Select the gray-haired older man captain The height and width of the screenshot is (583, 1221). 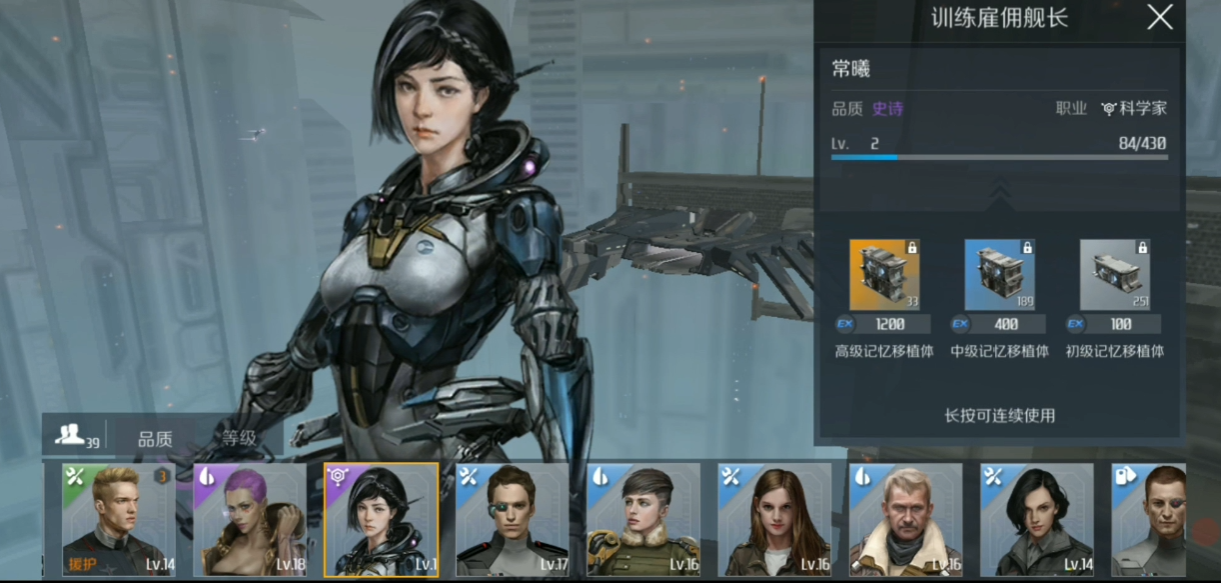[905, 520]
